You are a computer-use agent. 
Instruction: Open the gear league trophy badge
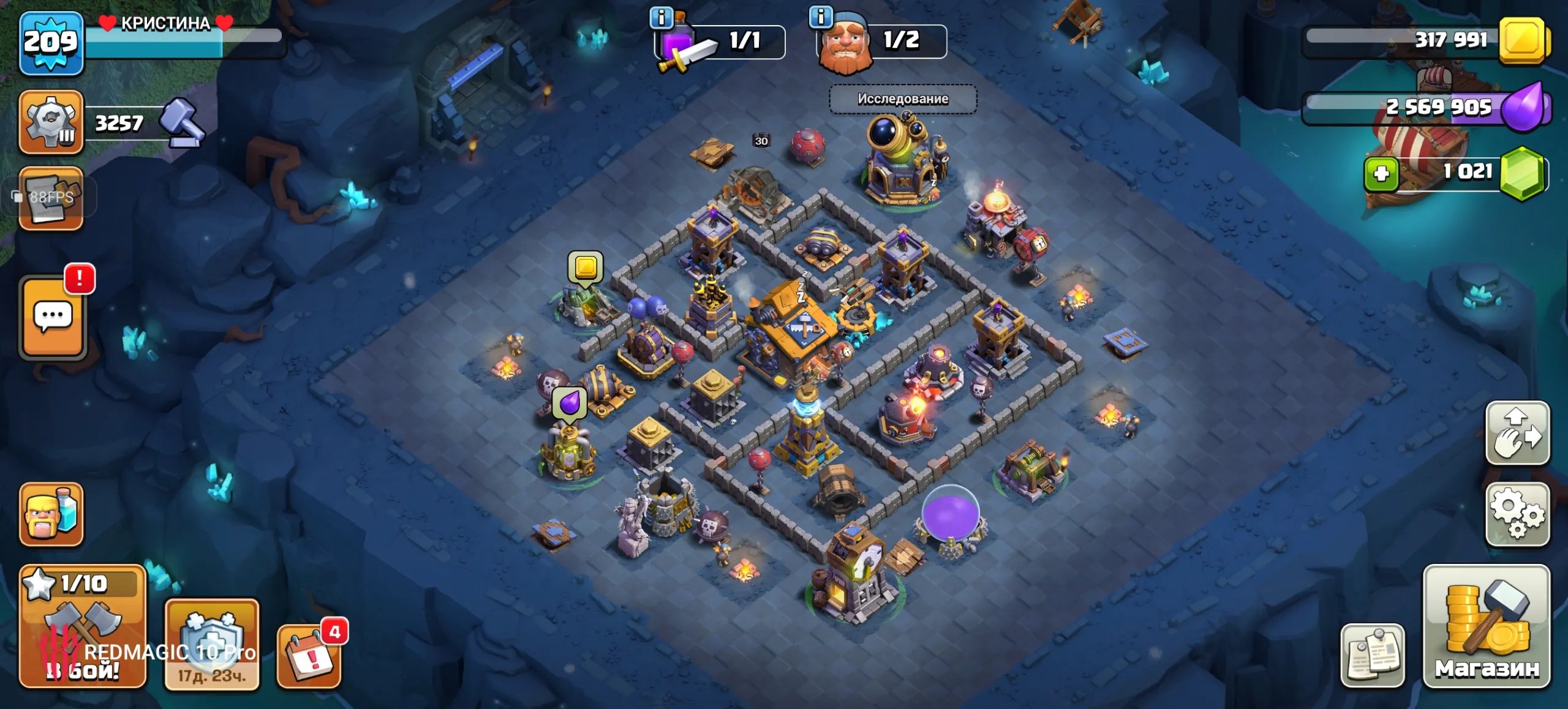[x=51, y=122]
